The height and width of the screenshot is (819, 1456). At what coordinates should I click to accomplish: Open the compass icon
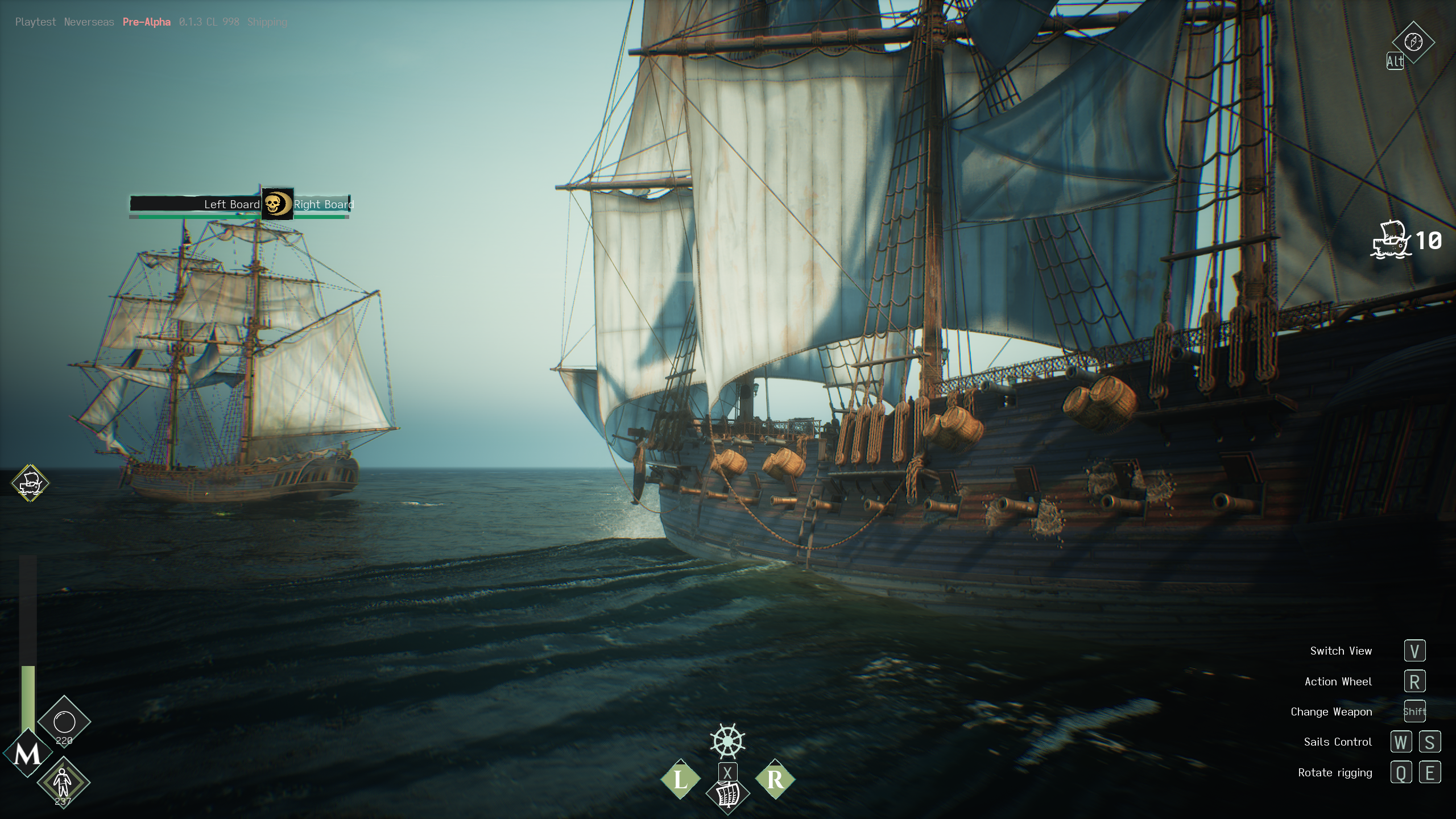(1413, 42)
